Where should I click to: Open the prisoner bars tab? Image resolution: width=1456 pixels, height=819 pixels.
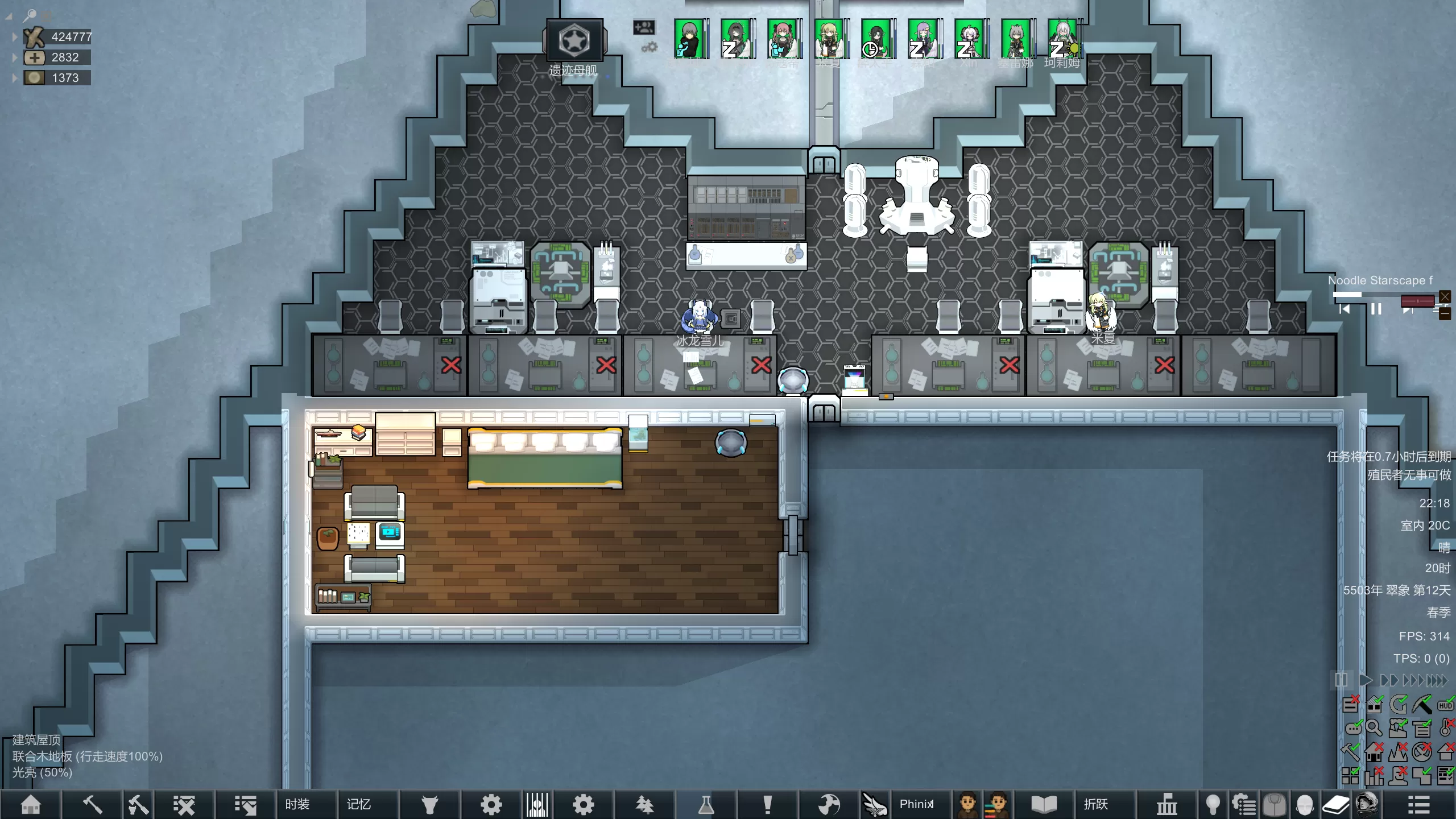pos(537,804)
